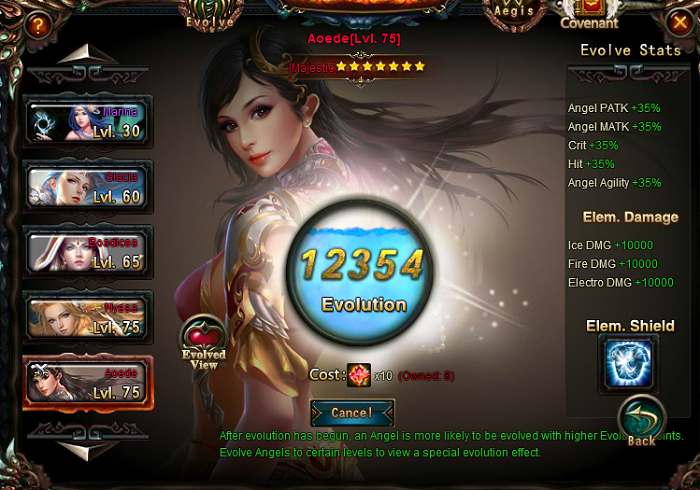Toggle the Evolved View heart button
700x490 pixels.
pos(203,343)
